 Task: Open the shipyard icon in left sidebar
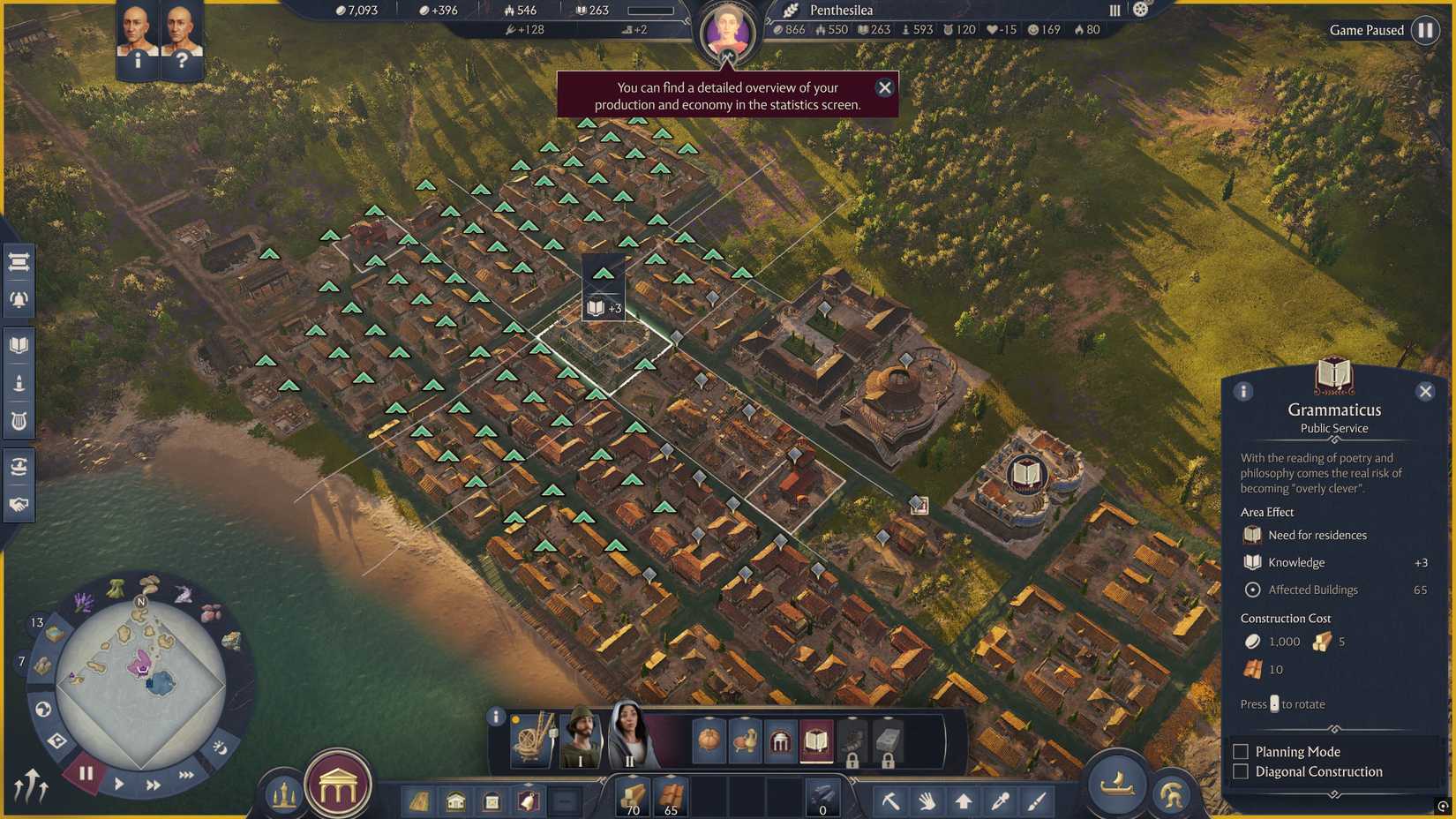(19, 465)
